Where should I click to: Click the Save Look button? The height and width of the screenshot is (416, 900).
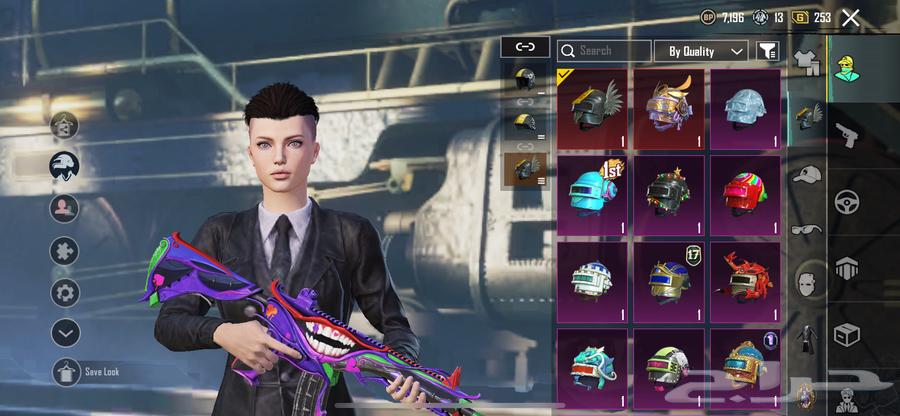click(66, 371)
